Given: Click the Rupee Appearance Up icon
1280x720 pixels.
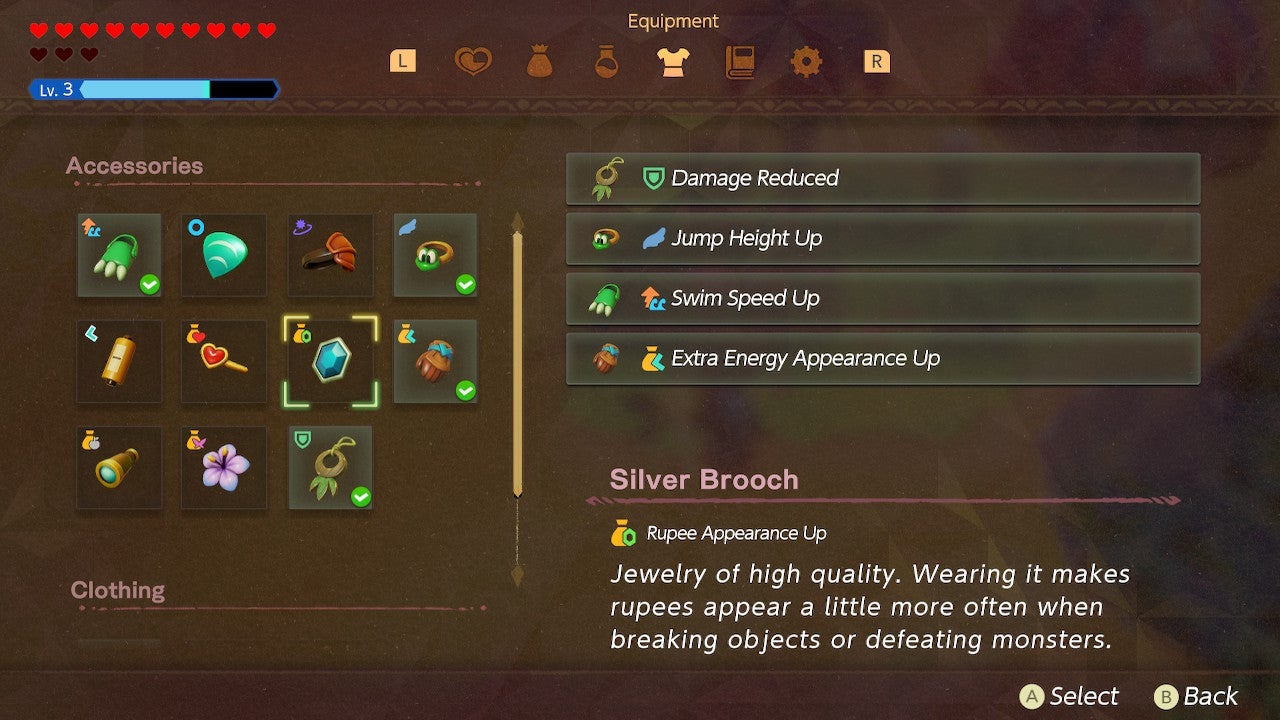Looking at the screenshot, I should click(621, 533).
